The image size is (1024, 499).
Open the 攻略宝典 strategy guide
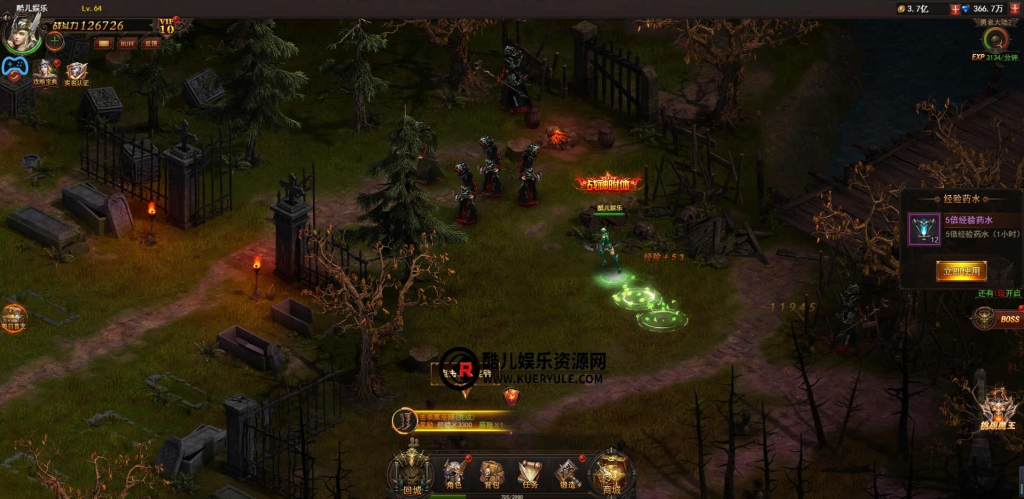44,71
